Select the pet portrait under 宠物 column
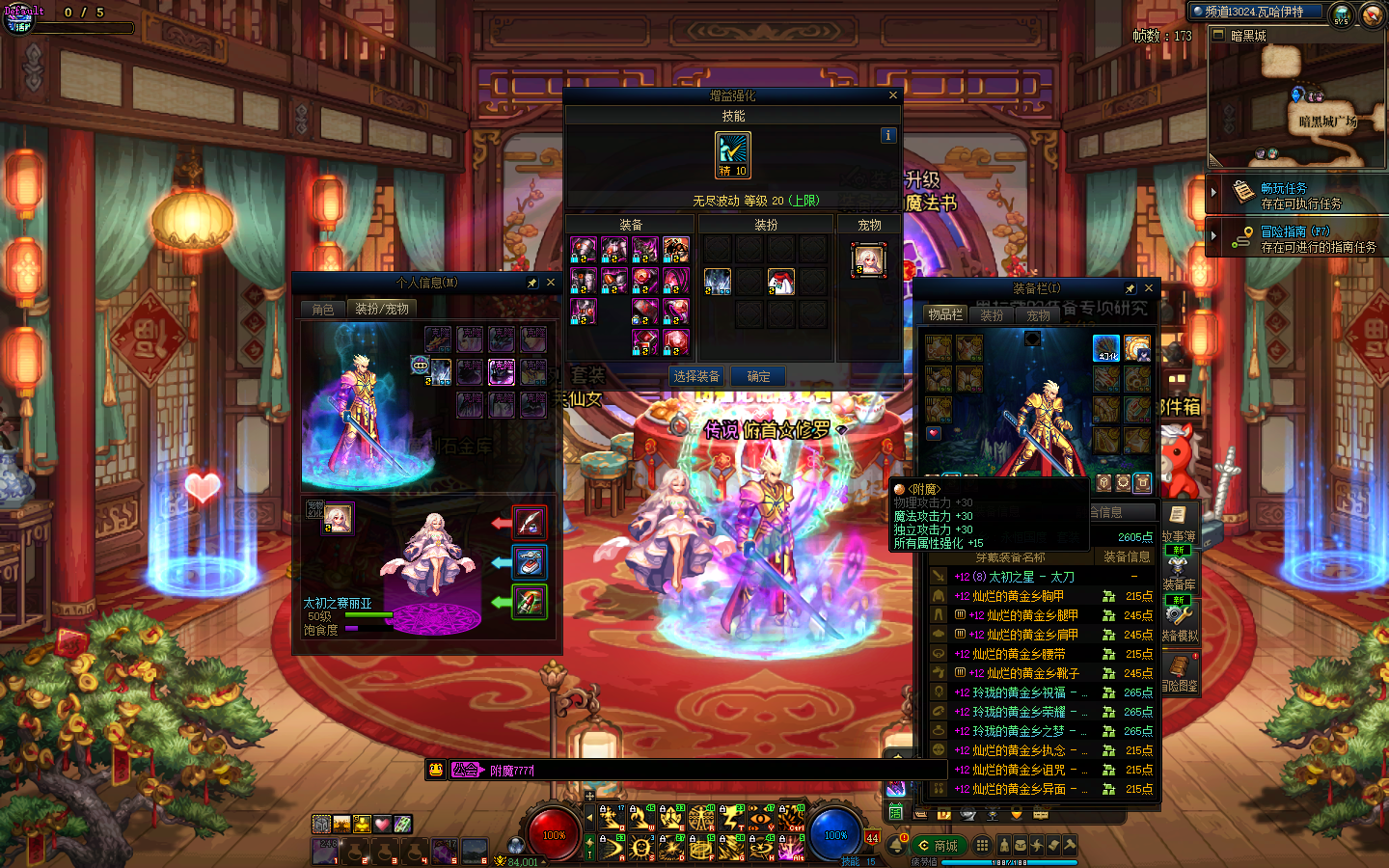The image size is (1389, 868). click(868, 259)
